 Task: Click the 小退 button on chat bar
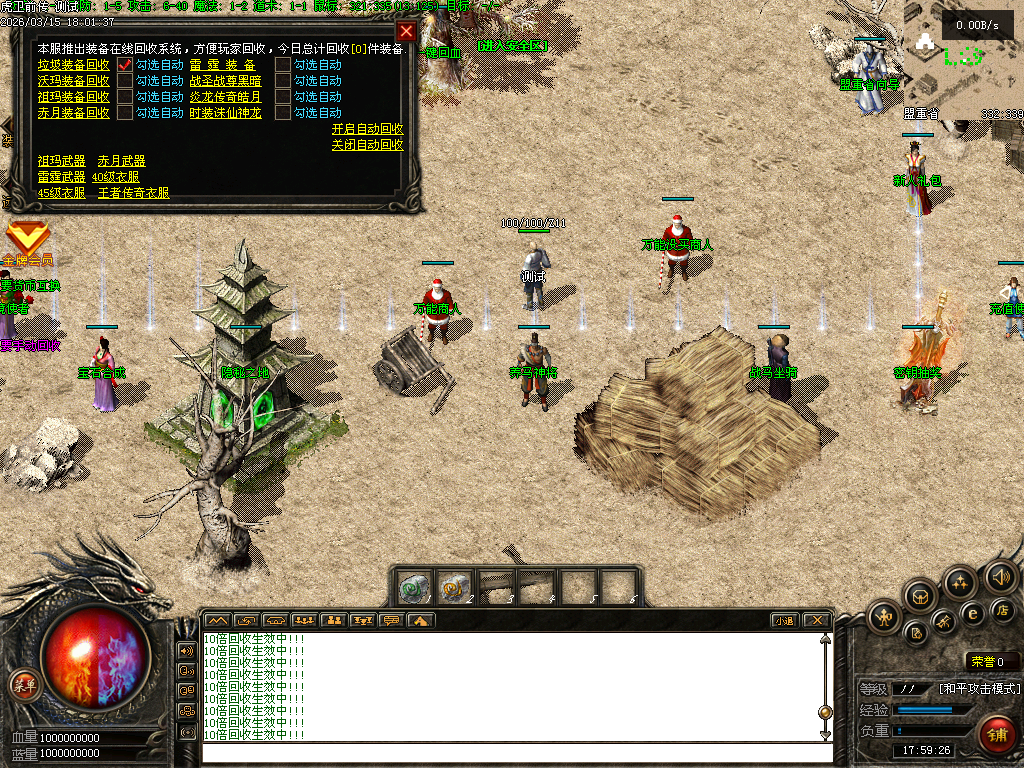click(x=784, y=620)
